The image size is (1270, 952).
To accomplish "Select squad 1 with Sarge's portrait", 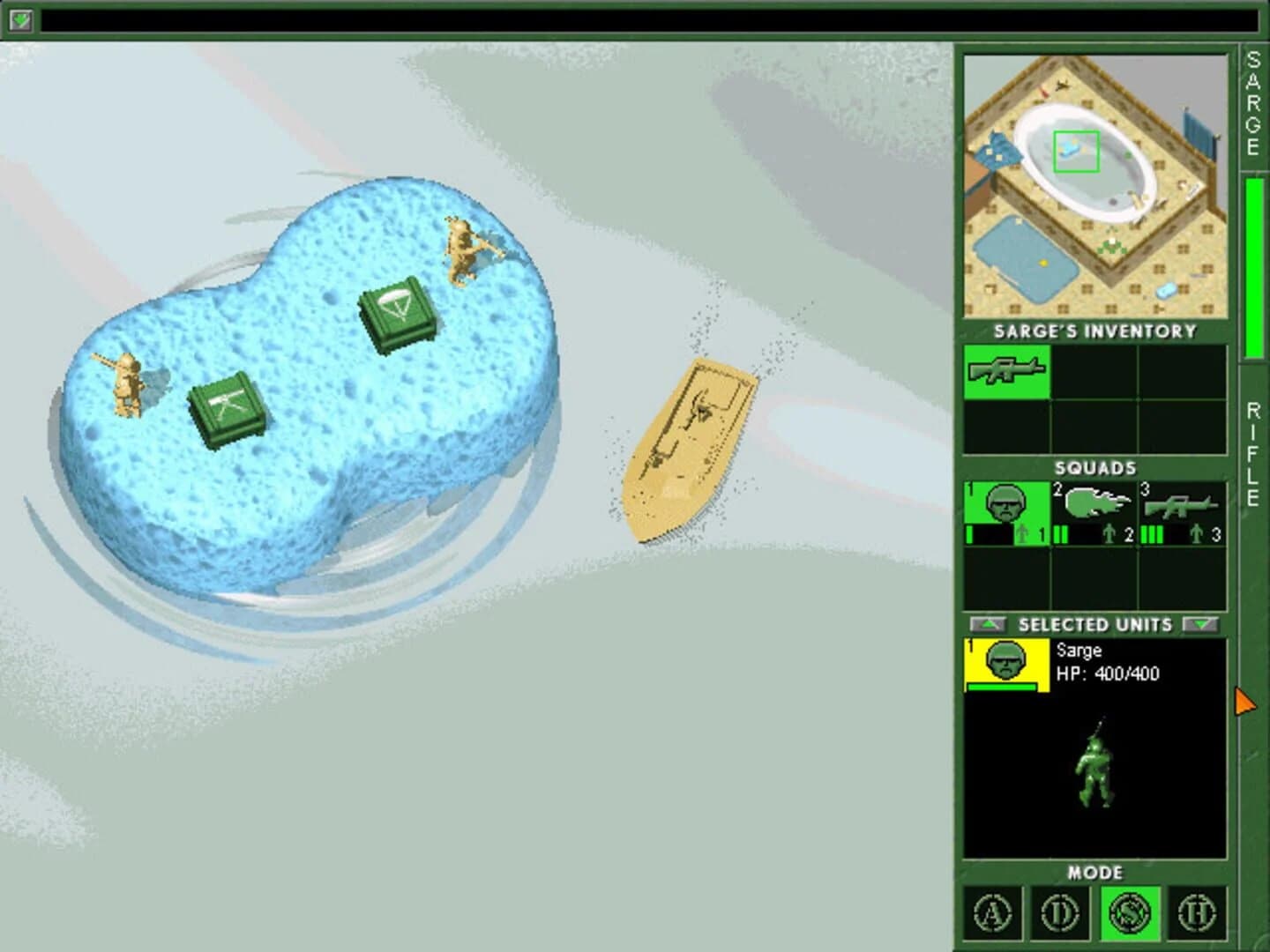I will (x=1005, y=513).
